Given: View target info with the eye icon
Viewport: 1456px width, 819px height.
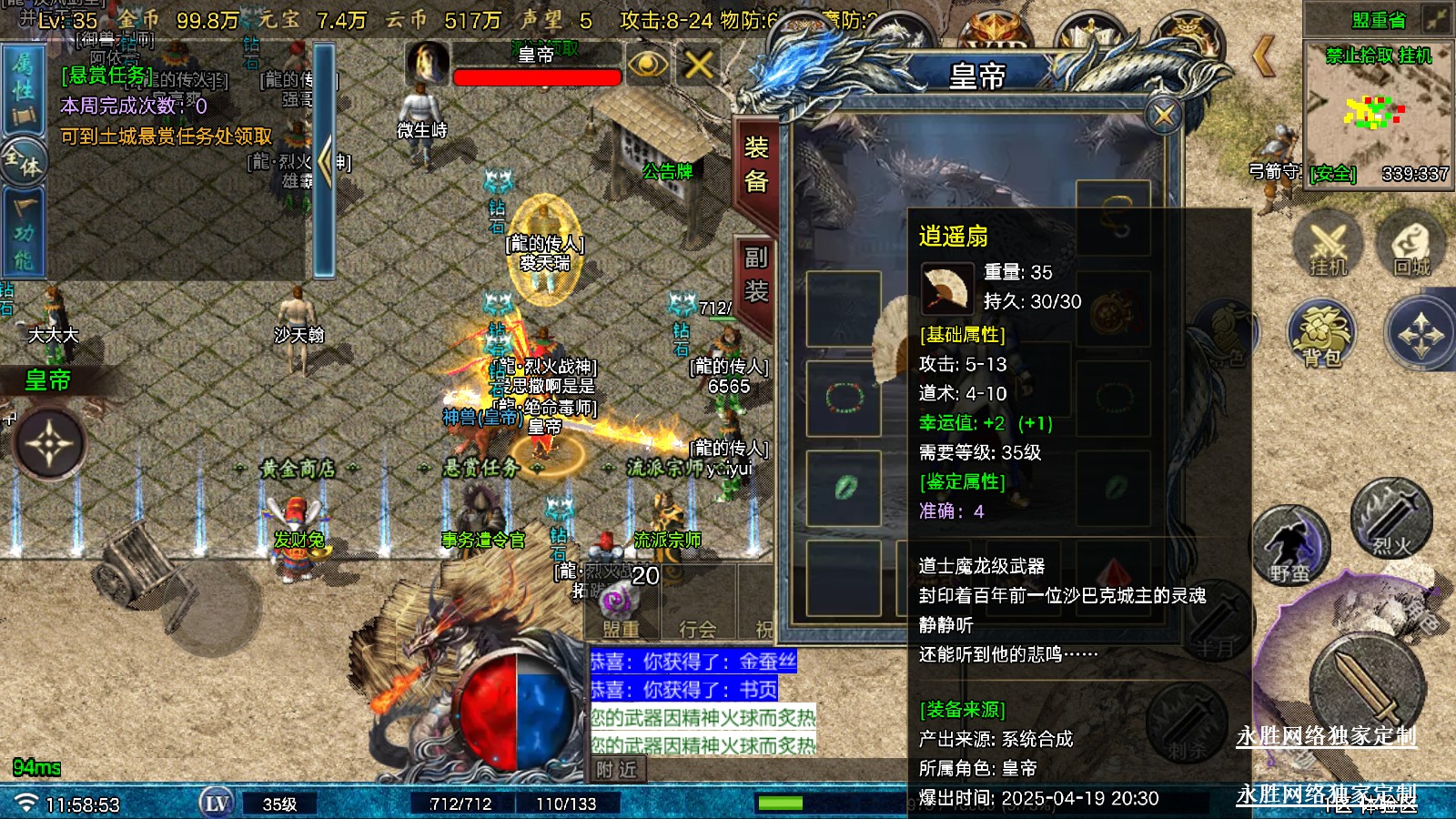Looking at the screenshot, I should point(647,65).
